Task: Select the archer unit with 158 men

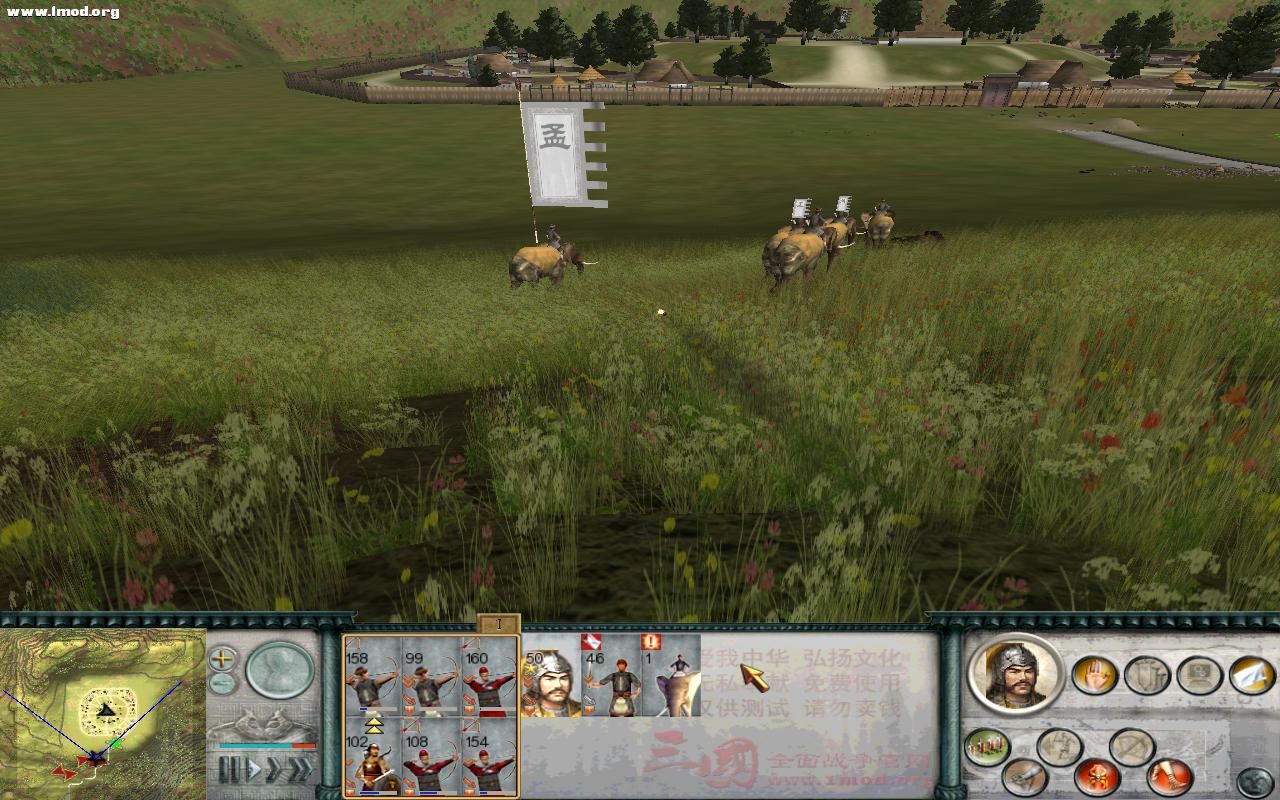Action: [372, 676]
